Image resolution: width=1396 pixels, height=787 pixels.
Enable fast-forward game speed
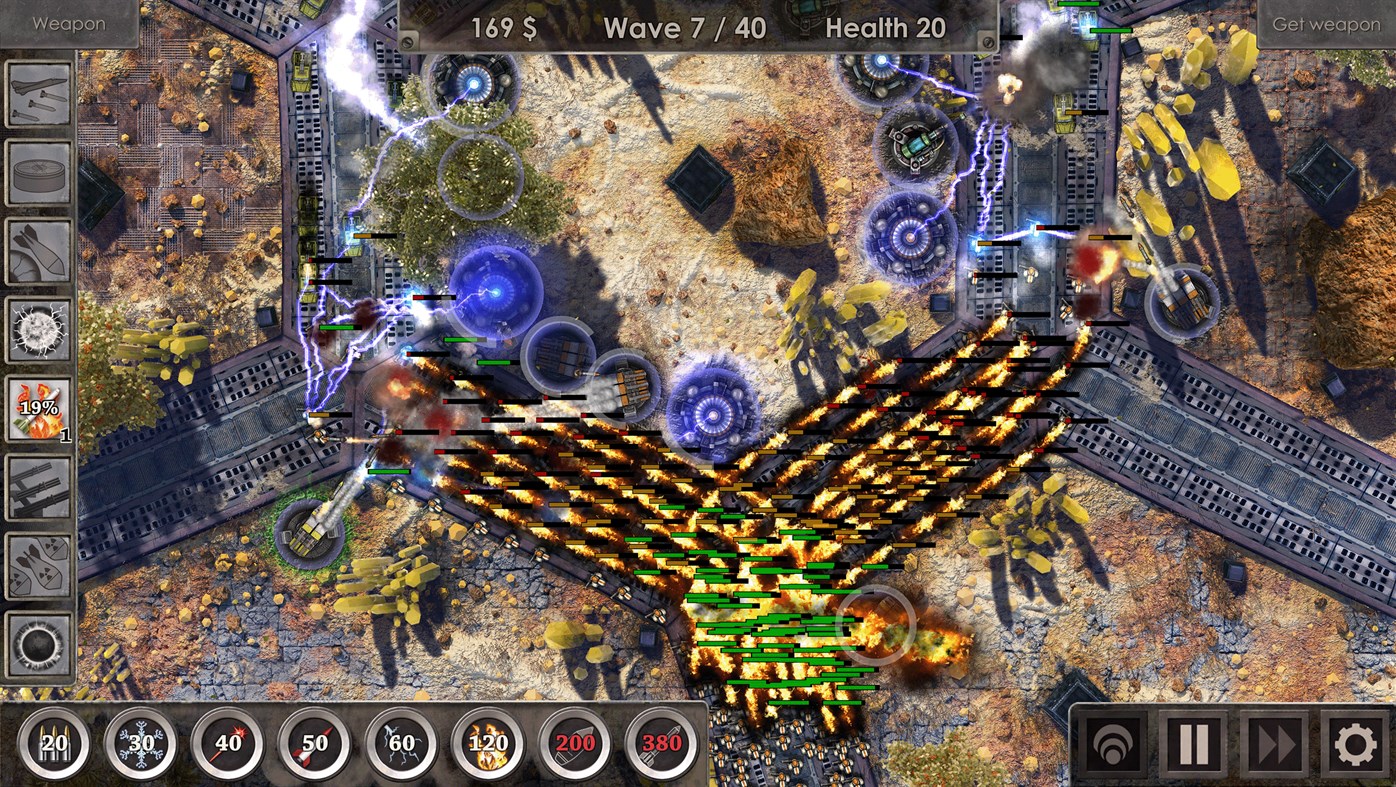(1273, 743)
